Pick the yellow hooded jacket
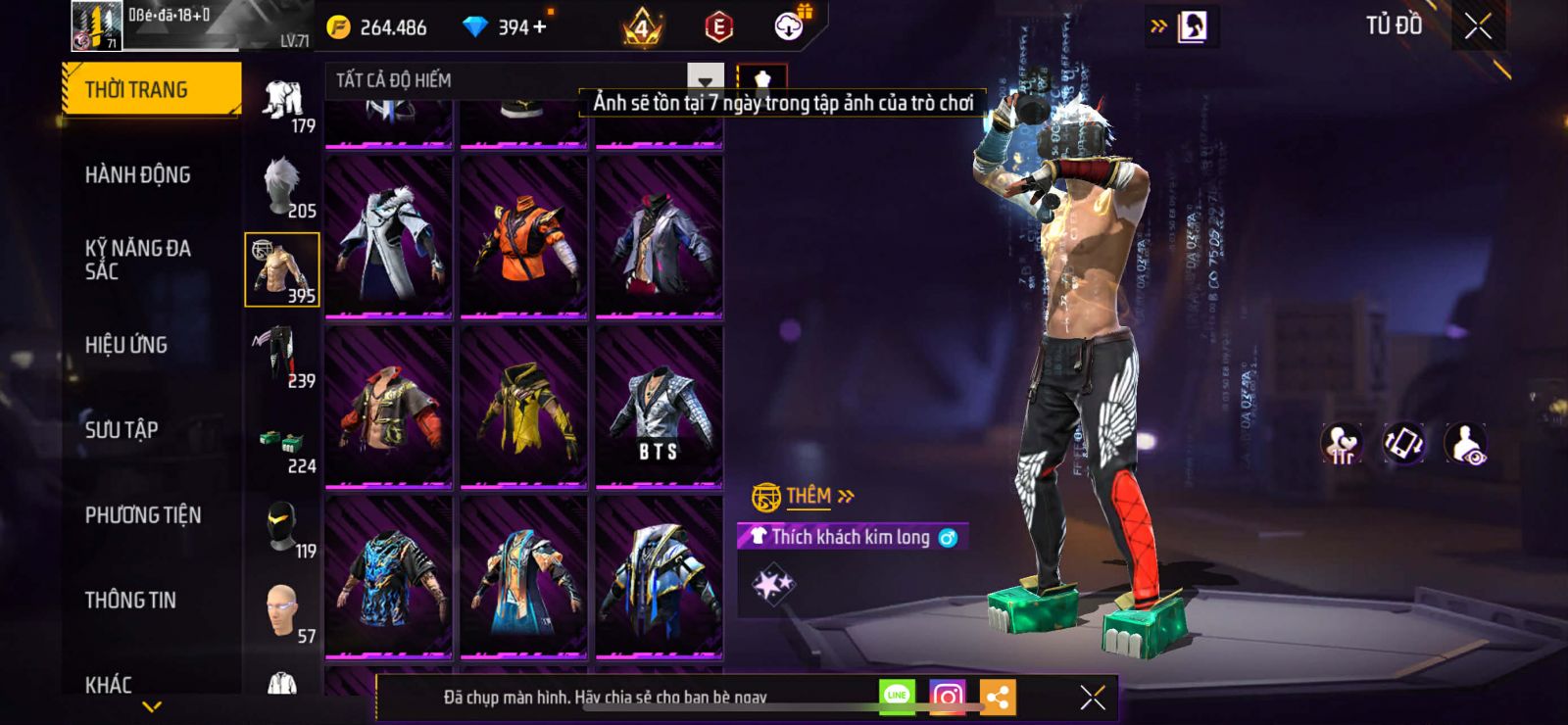1568x725 pixels. tap(523, 407)
